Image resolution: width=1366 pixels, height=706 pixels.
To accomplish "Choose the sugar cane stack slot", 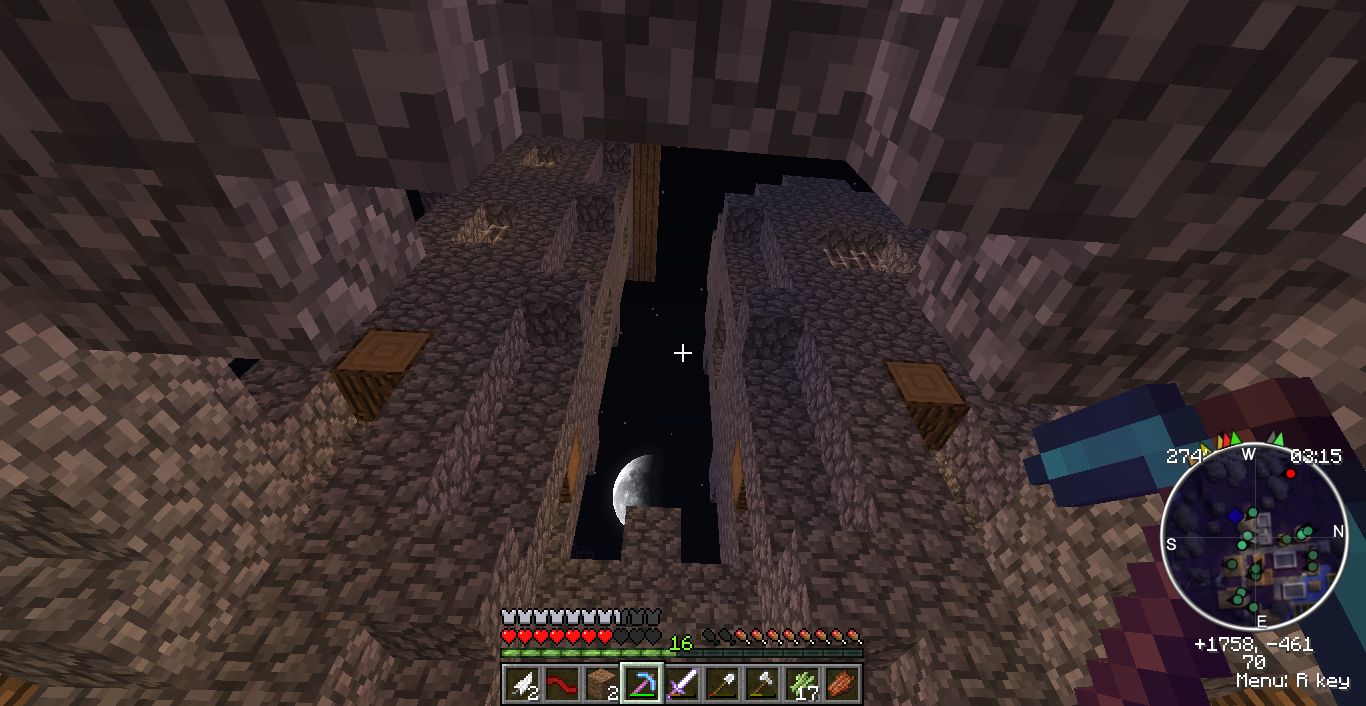I will (801, 684).
